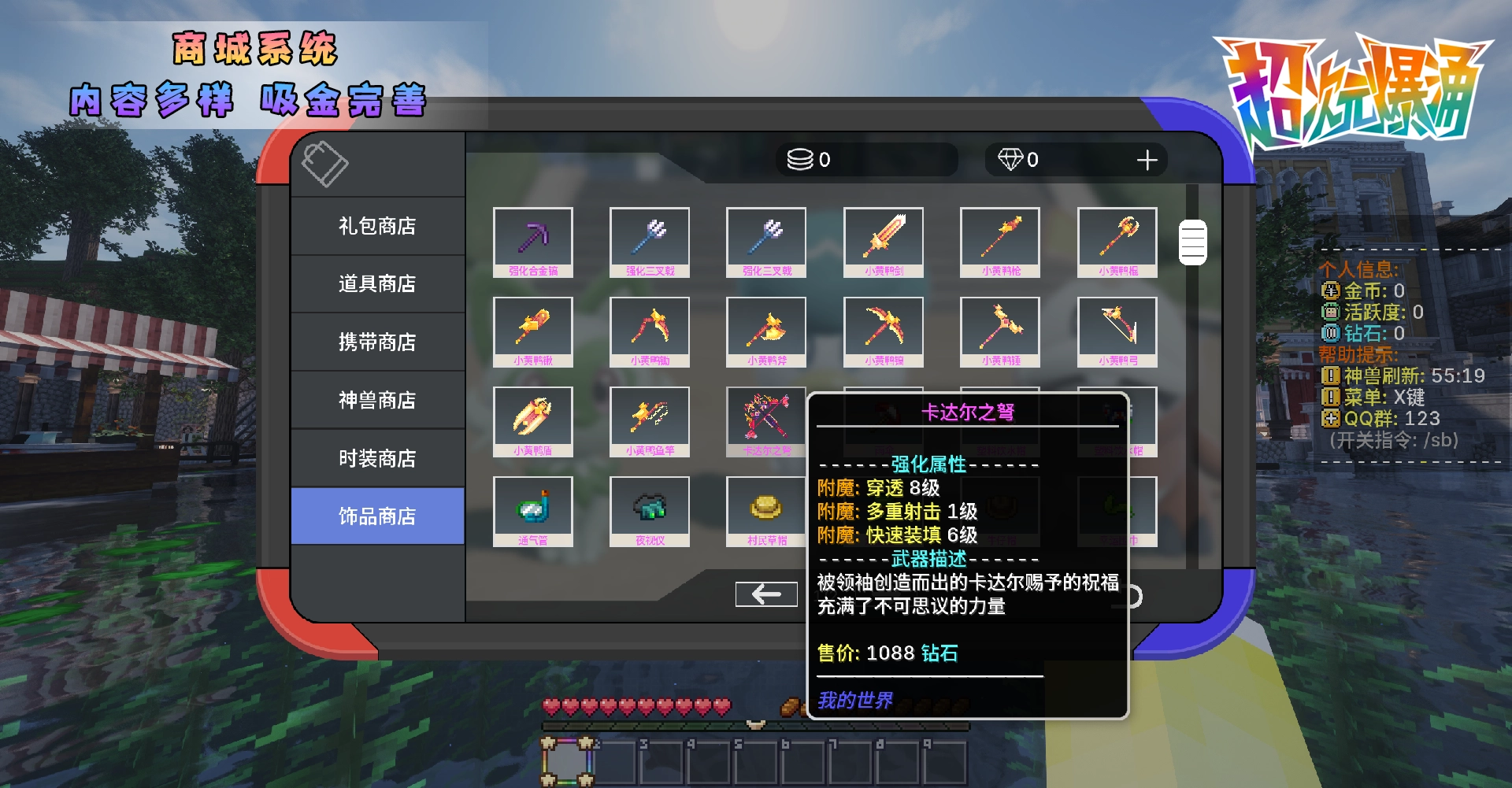Expand the 携带商店 category
Viewport: 1512px width, 788px height.
coord(377,342)
